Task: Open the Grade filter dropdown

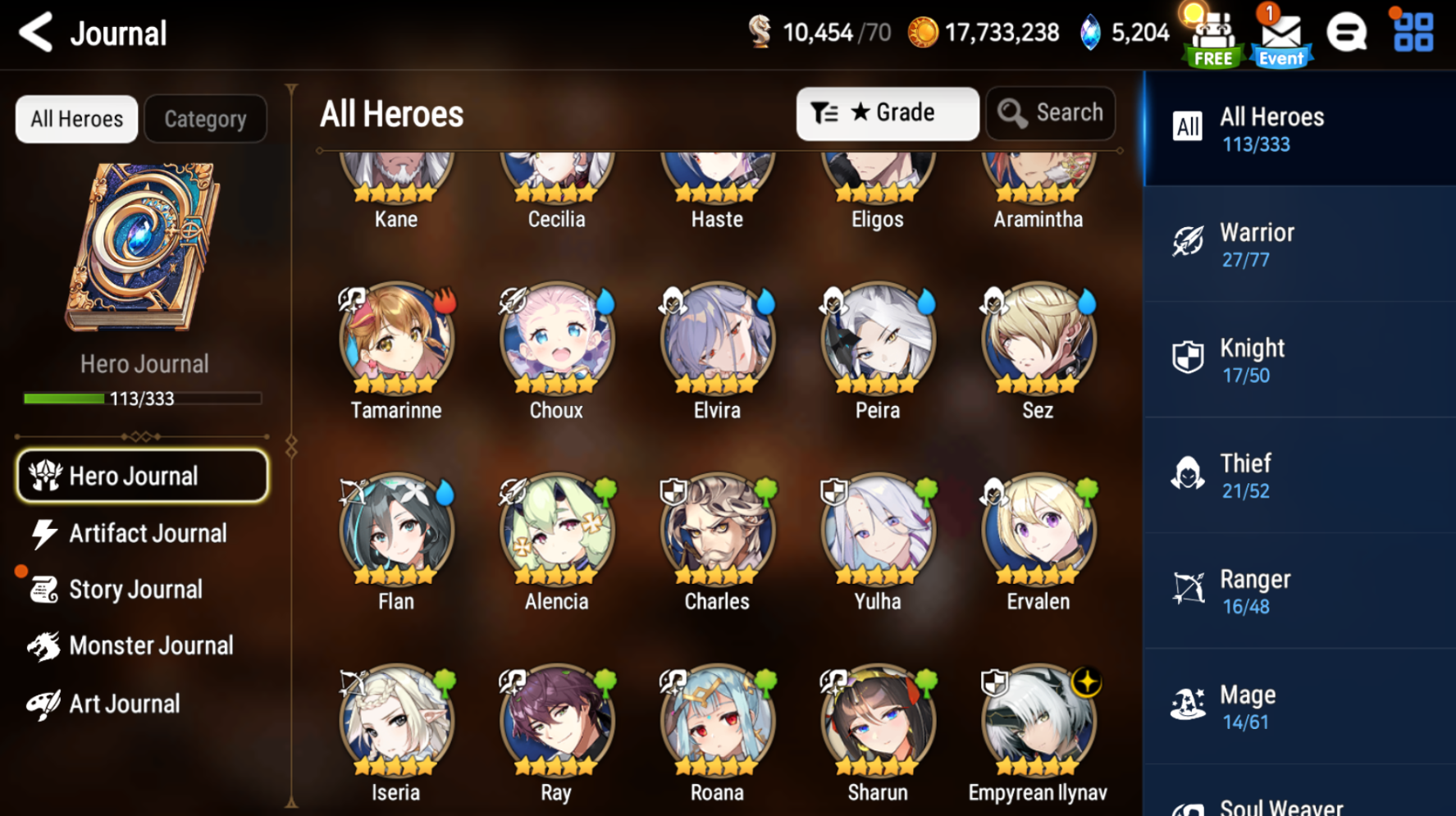Action: click(x=888, y=112)
